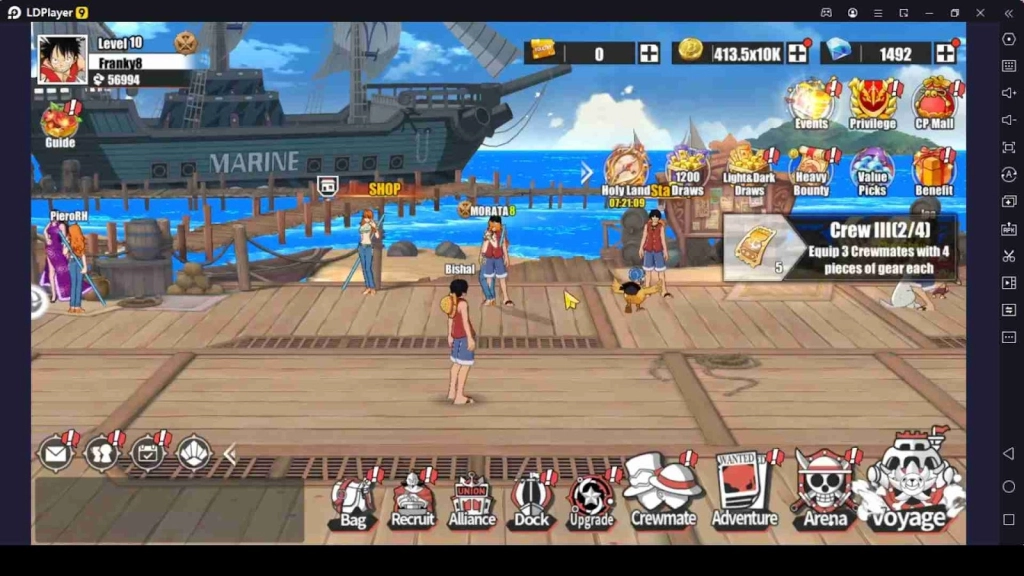
Task: Open the Privilege menu
Action: point(872,103)
